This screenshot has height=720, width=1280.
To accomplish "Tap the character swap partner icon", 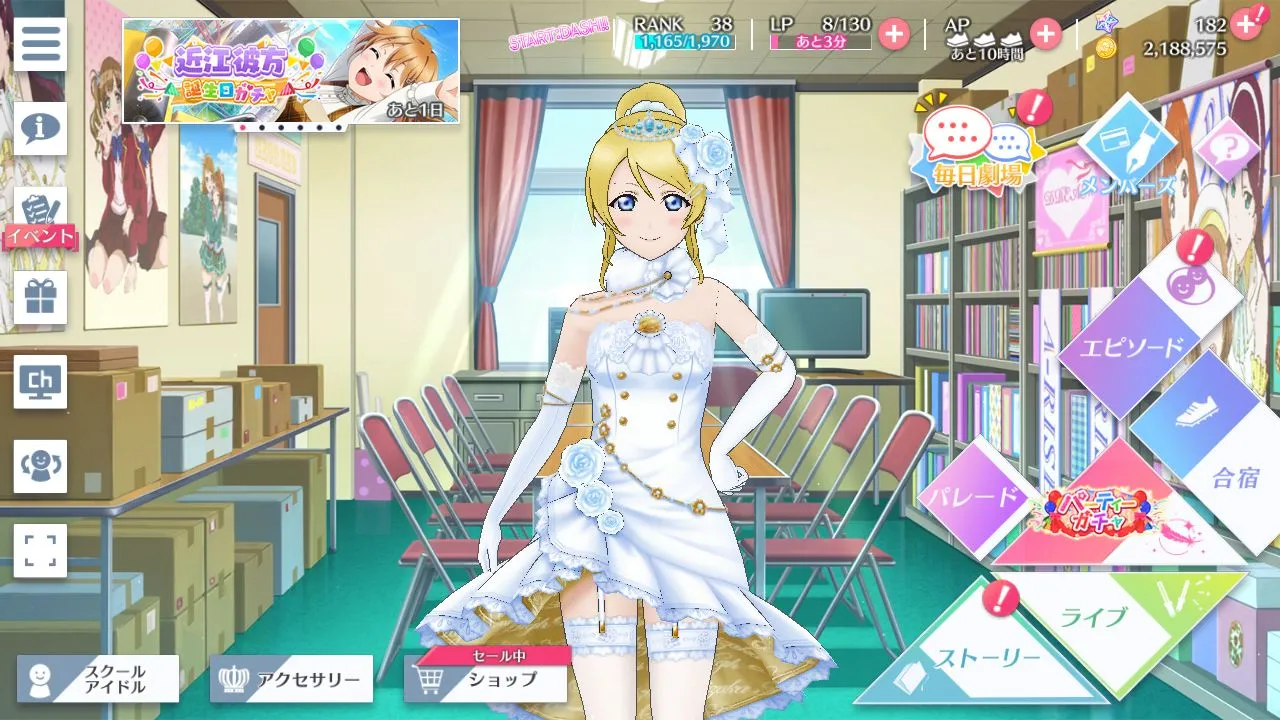I will point(40,466).
